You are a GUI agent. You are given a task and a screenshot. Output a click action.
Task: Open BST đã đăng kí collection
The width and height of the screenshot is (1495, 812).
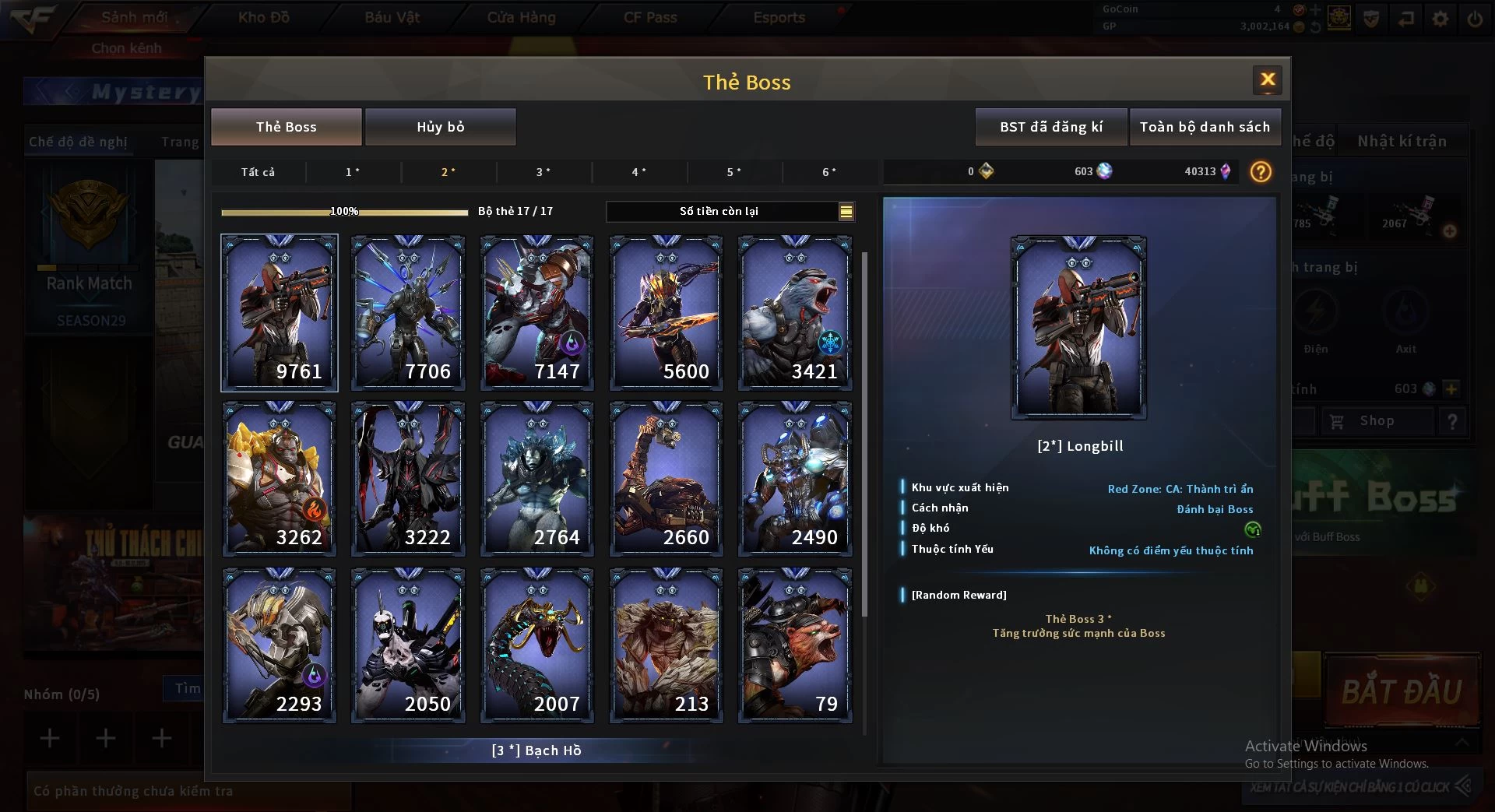[1050, 127]
